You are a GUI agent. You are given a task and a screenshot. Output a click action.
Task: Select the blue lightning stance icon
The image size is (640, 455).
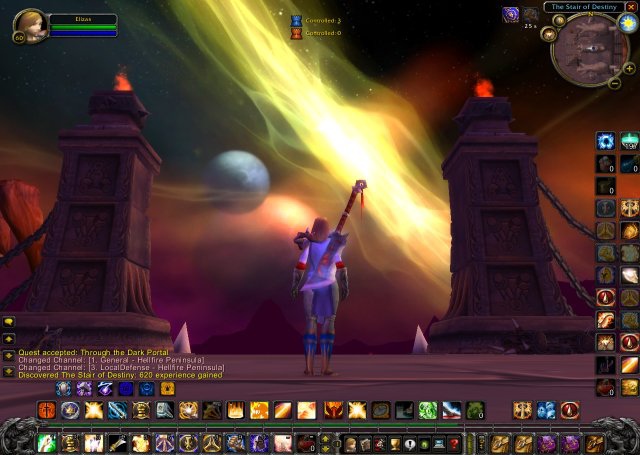point(106,388)
